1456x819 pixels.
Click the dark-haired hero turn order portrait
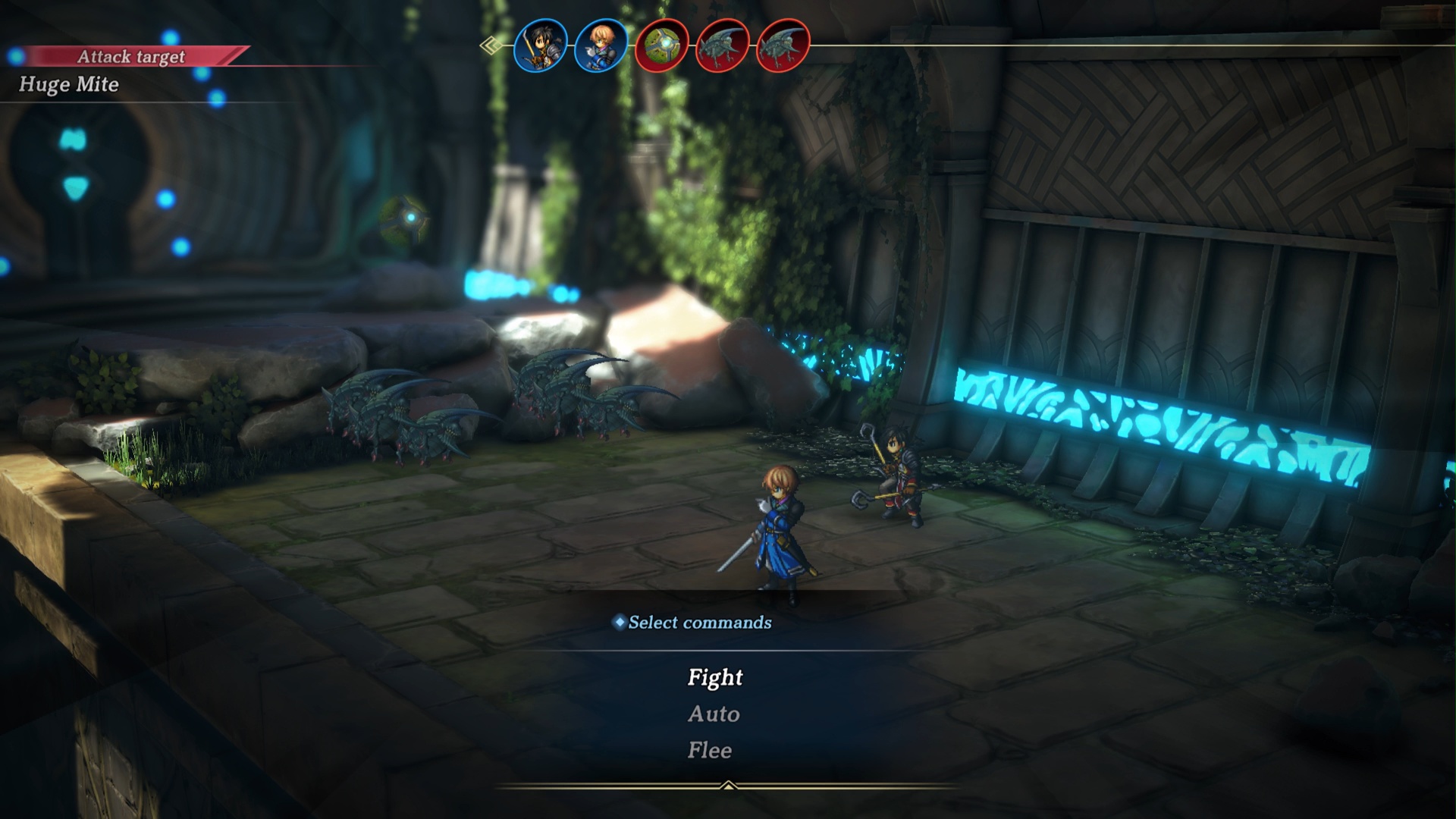point(541,45)
